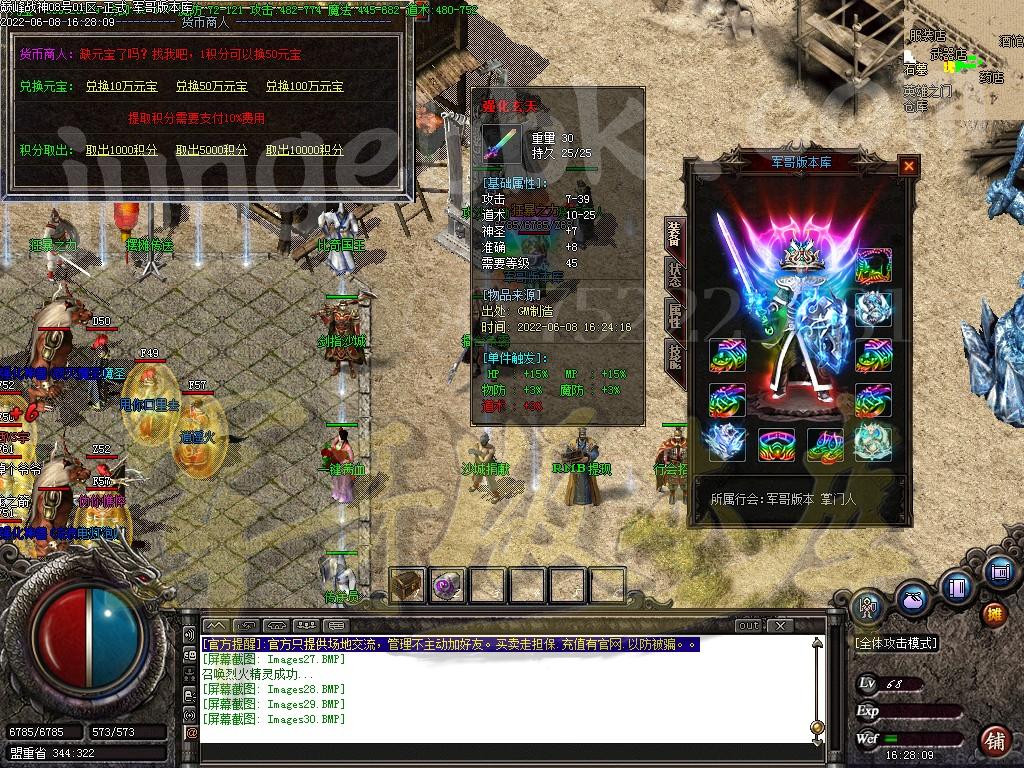Use the treasure chest hotbar item
This screenshot has width=1024, height=768.
coord(407,585)
